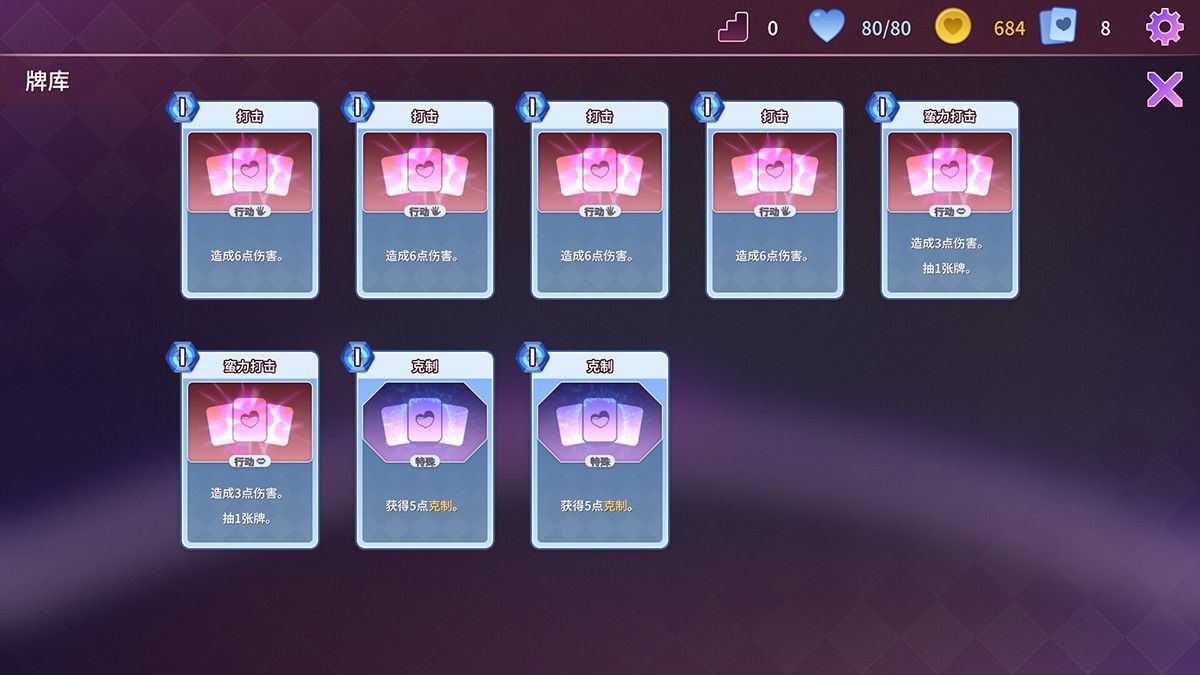Open the settings gear menu
Screen dimensions: 1200x675
1164,27
